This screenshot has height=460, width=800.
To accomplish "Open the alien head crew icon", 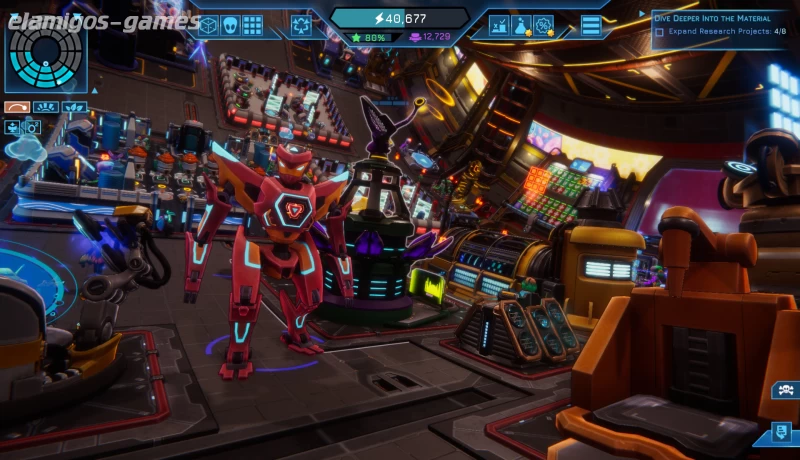I will pyautogui.click(x=230, y=25).
